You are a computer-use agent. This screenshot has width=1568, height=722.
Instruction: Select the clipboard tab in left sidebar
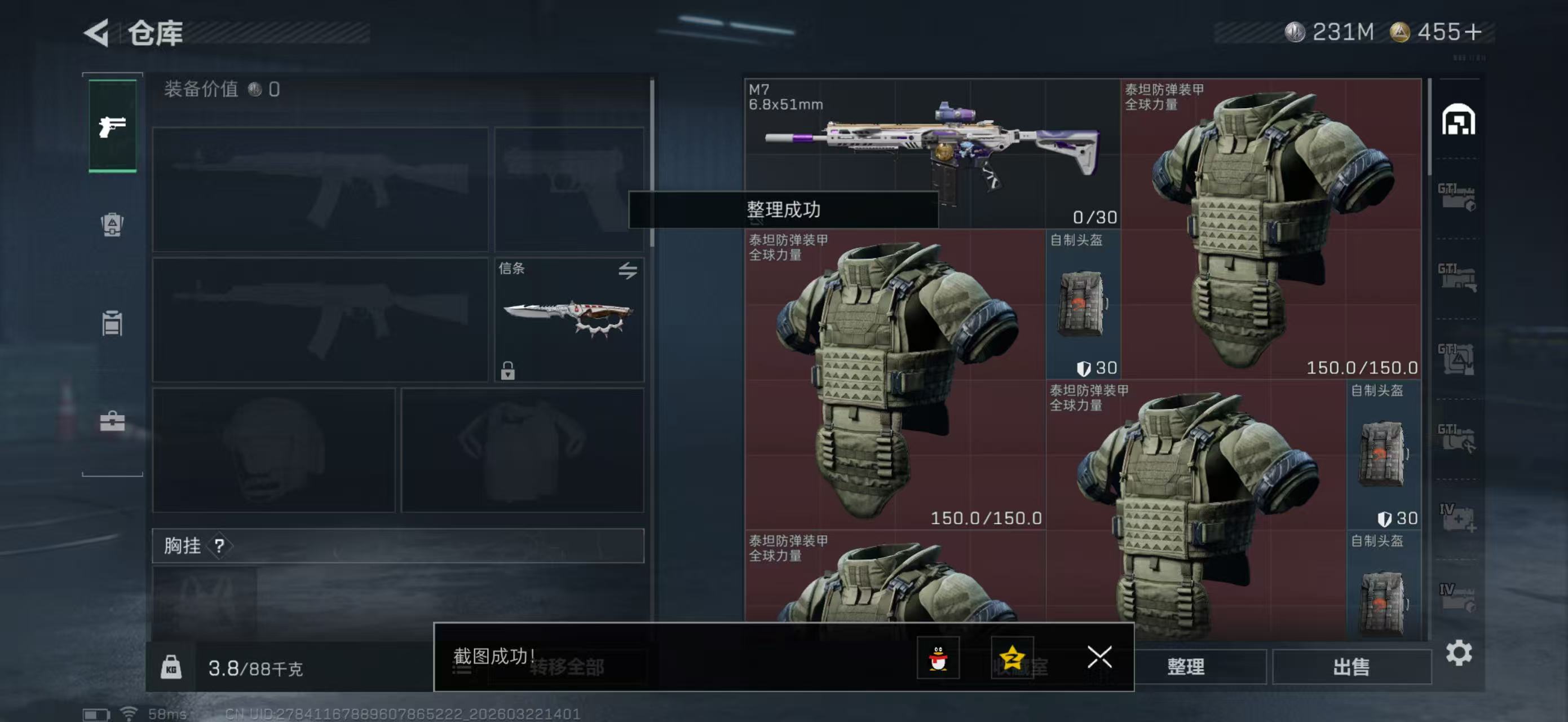pos(113,323)
